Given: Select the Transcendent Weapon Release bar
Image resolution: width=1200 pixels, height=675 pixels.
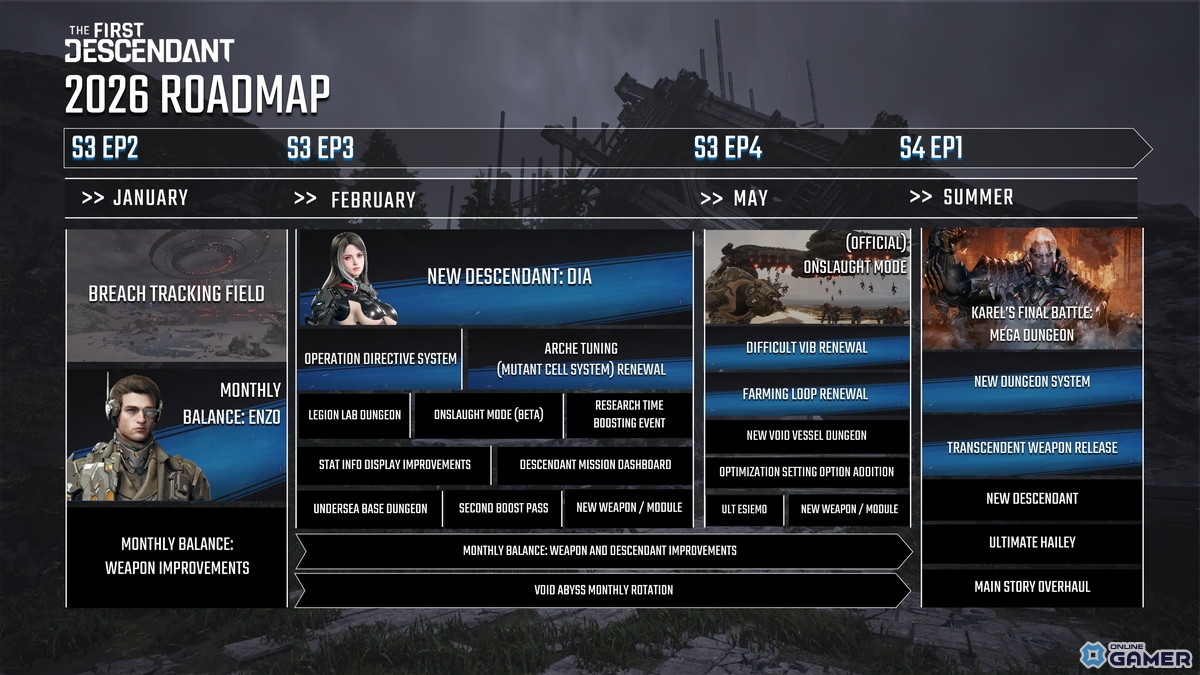Looking at the screenshot, I should tap(1032, 447).
